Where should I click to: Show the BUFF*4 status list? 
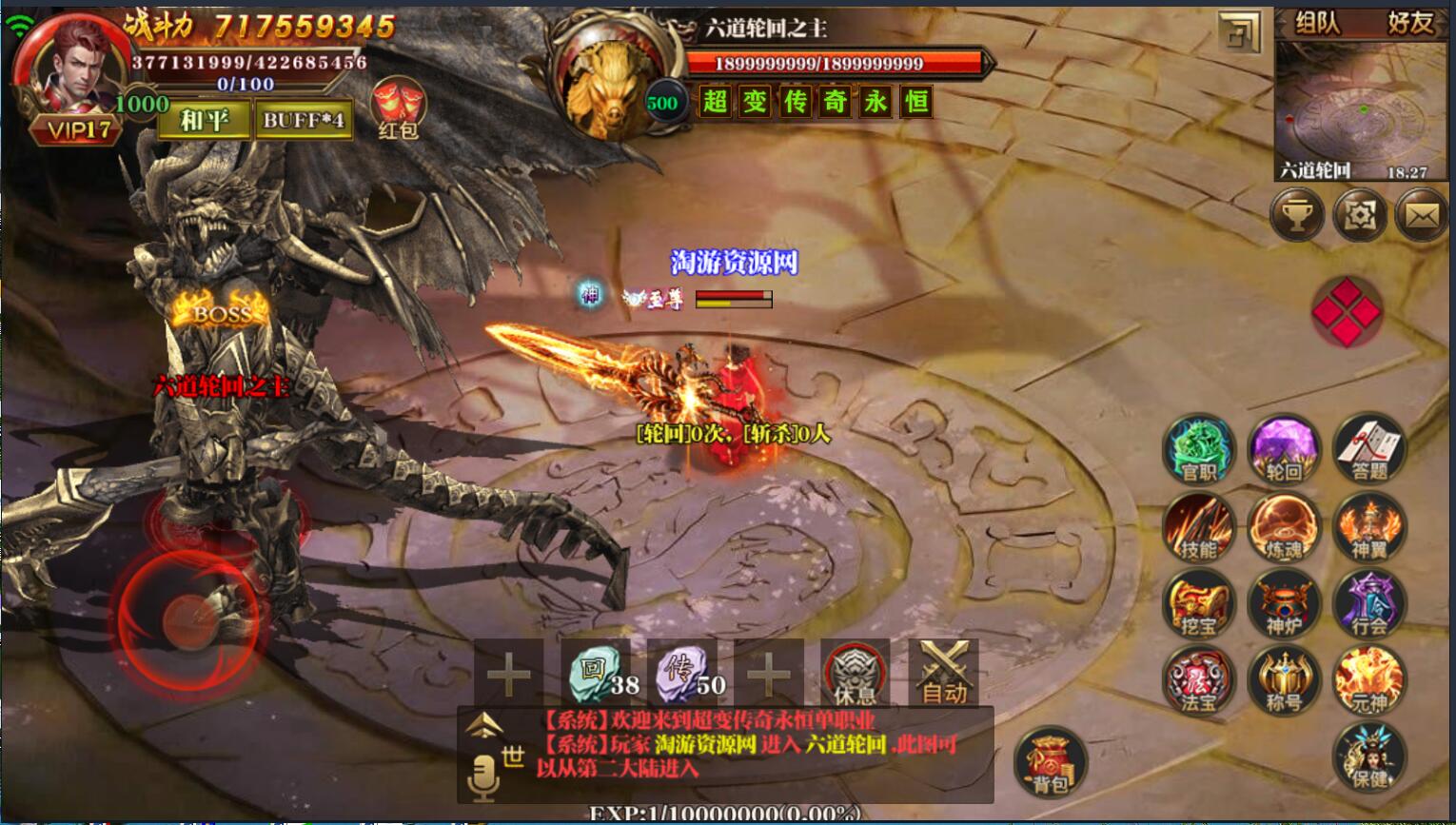(304, 120)
